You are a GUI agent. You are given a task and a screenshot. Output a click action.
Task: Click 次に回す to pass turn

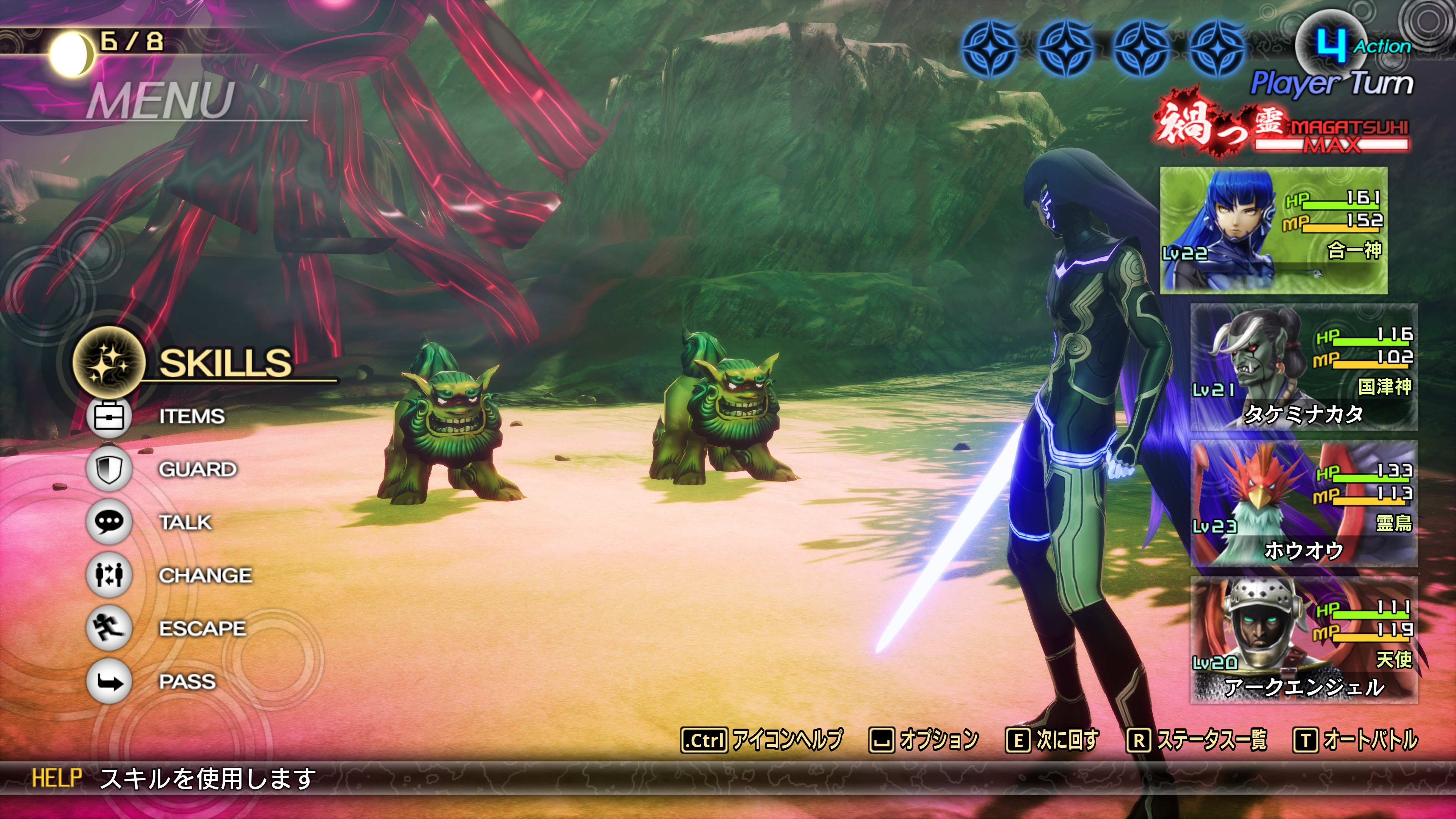tap(1053, 740)
